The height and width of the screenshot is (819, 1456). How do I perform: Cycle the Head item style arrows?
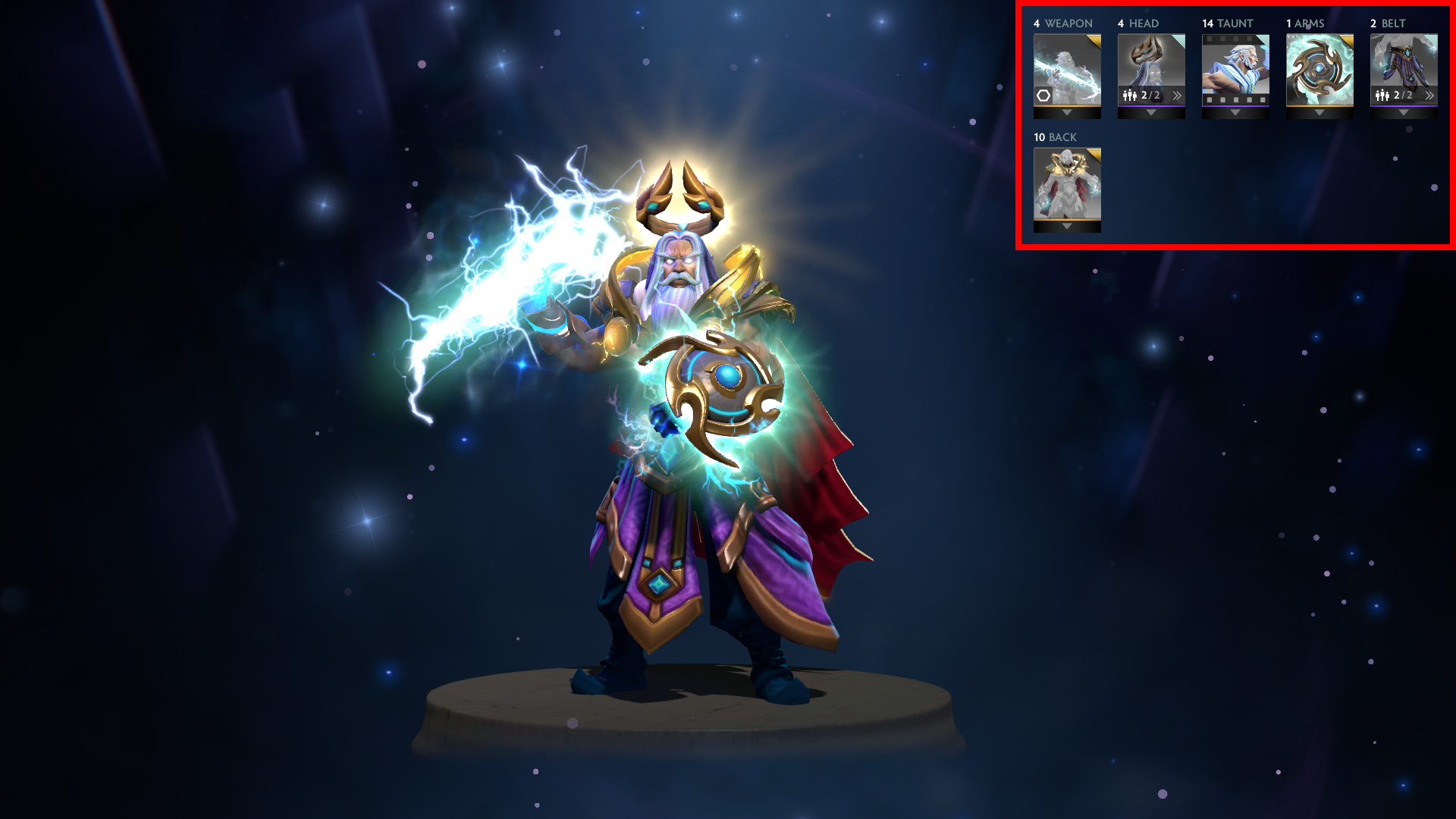pos(1177,96)
